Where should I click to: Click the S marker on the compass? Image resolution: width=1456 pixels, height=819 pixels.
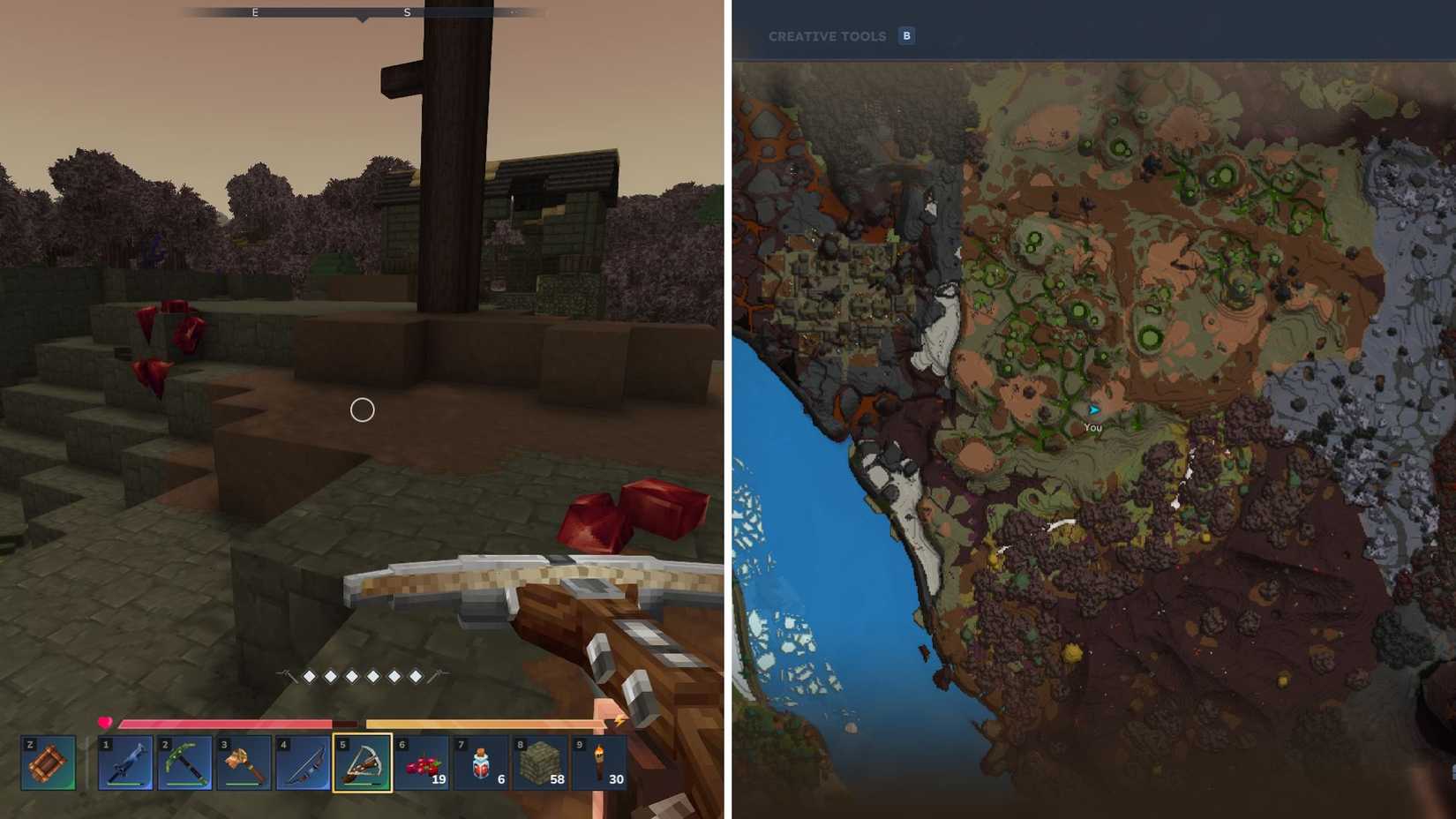[x=406, y=12]
